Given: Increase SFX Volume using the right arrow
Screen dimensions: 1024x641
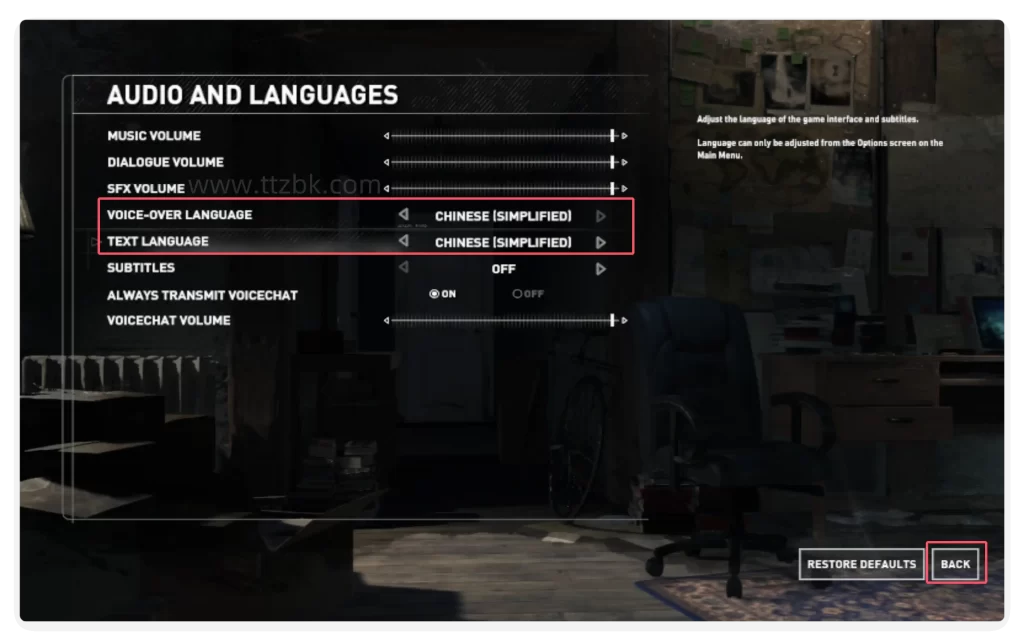Looking at the screenshot, I should (x=625, y=188).
